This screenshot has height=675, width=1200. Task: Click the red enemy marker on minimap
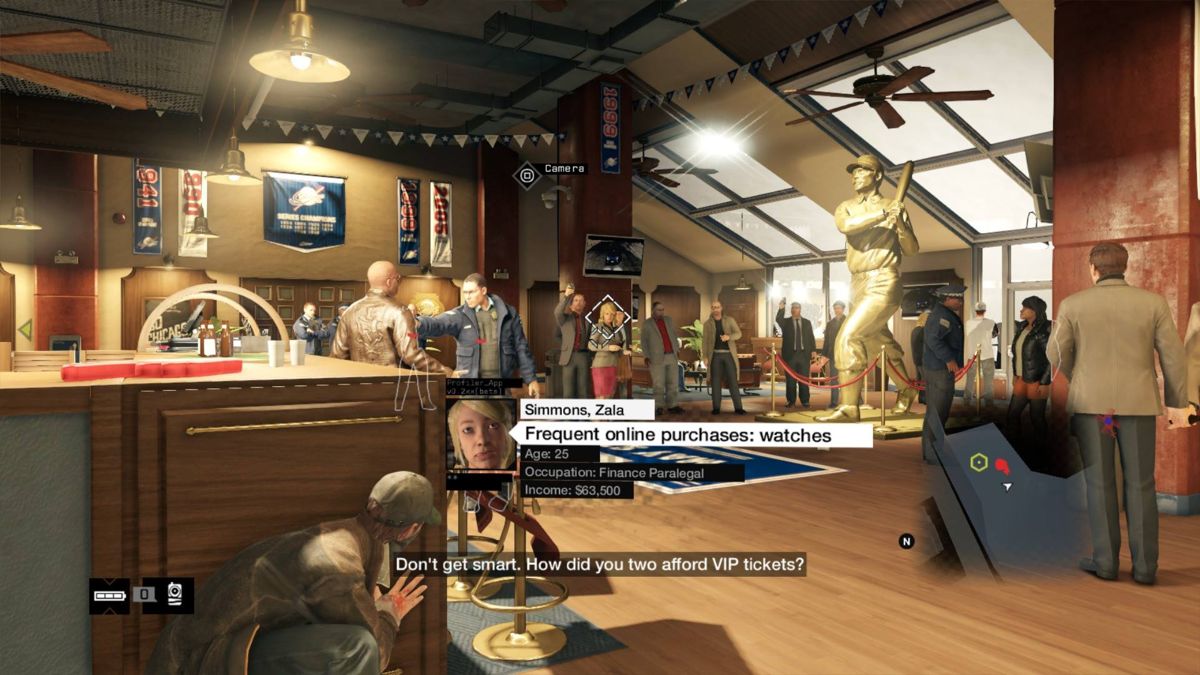tap(1002, 466)
